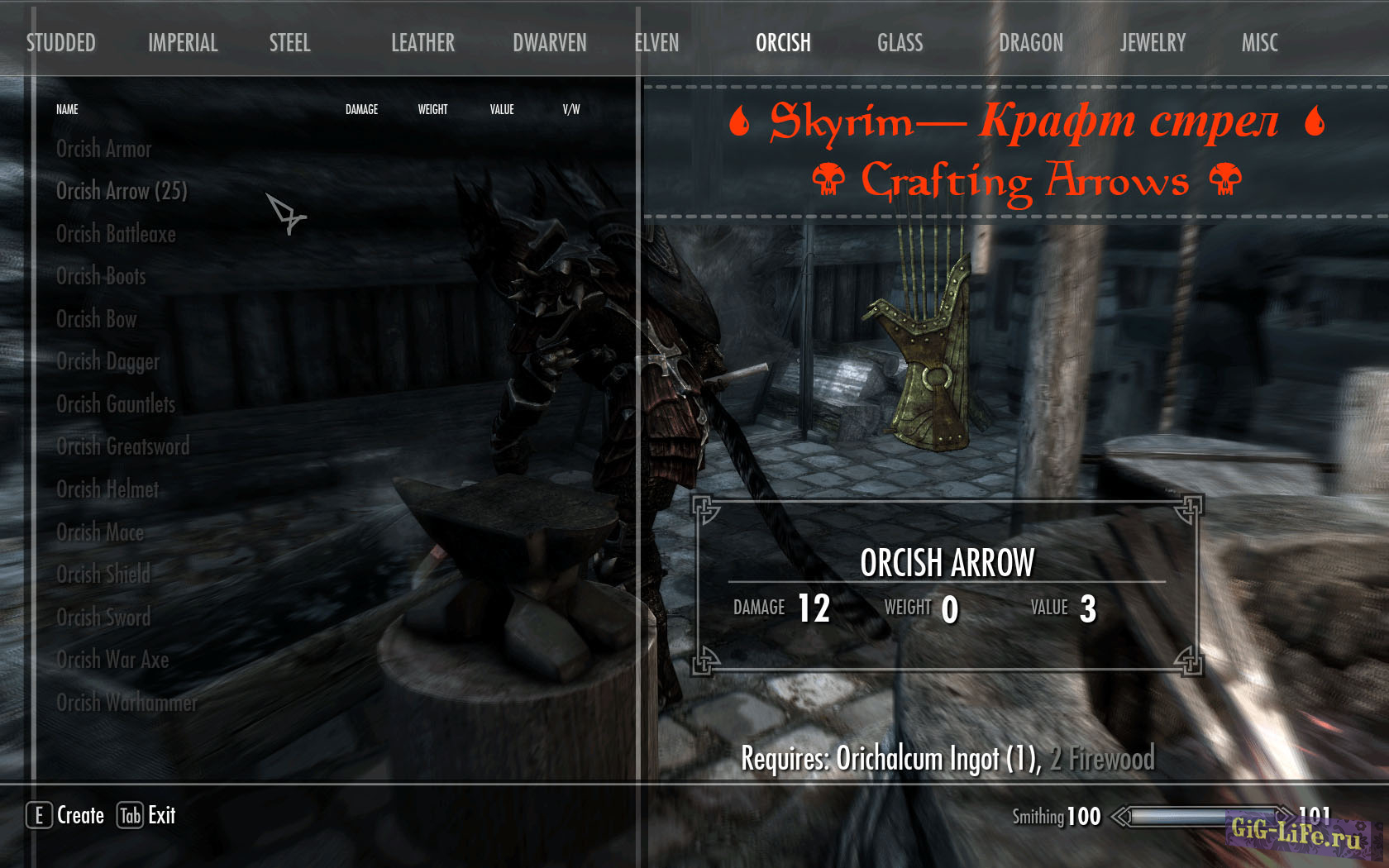Click the Tab key icon beside Exit
1389x868 pixels.
click(131, 815)
